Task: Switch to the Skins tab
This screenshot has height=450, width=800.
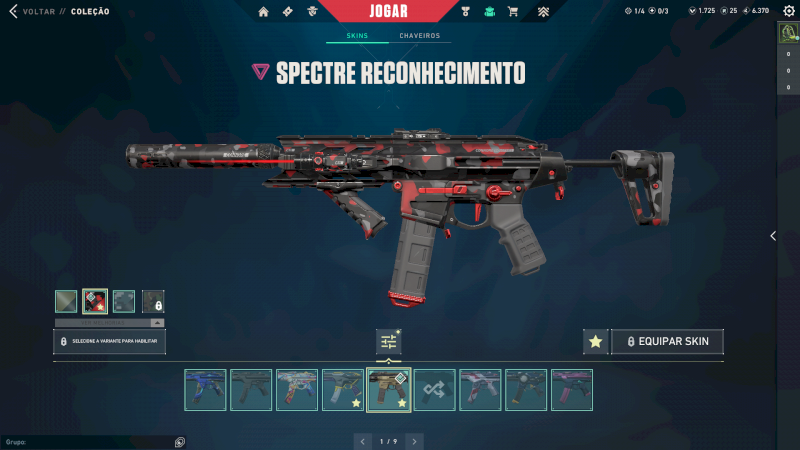Action: [357, 36]
